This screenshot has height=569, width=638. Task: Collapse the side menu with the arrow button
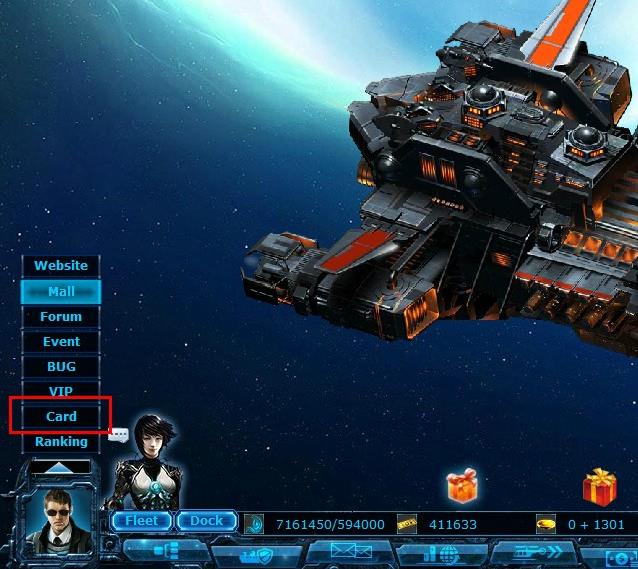(x=60, y=466)
